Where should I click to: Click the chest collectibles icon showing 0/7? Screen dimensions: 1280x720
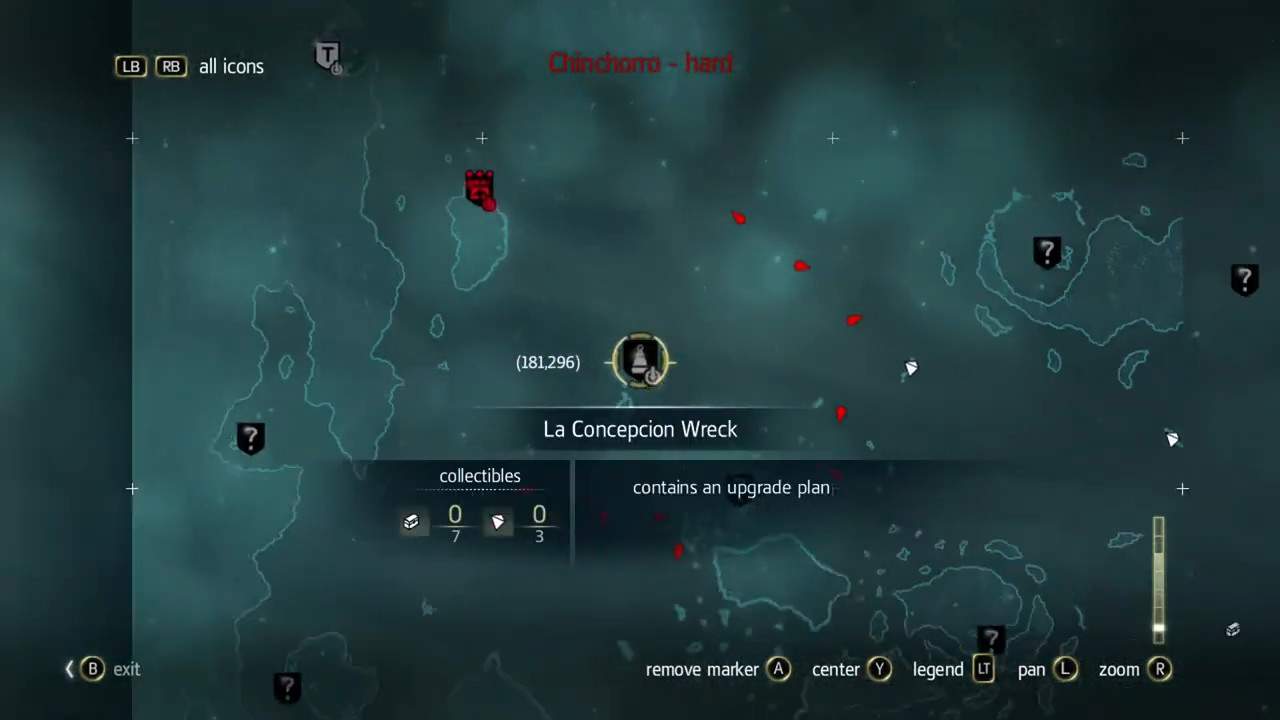pos(411,521)
